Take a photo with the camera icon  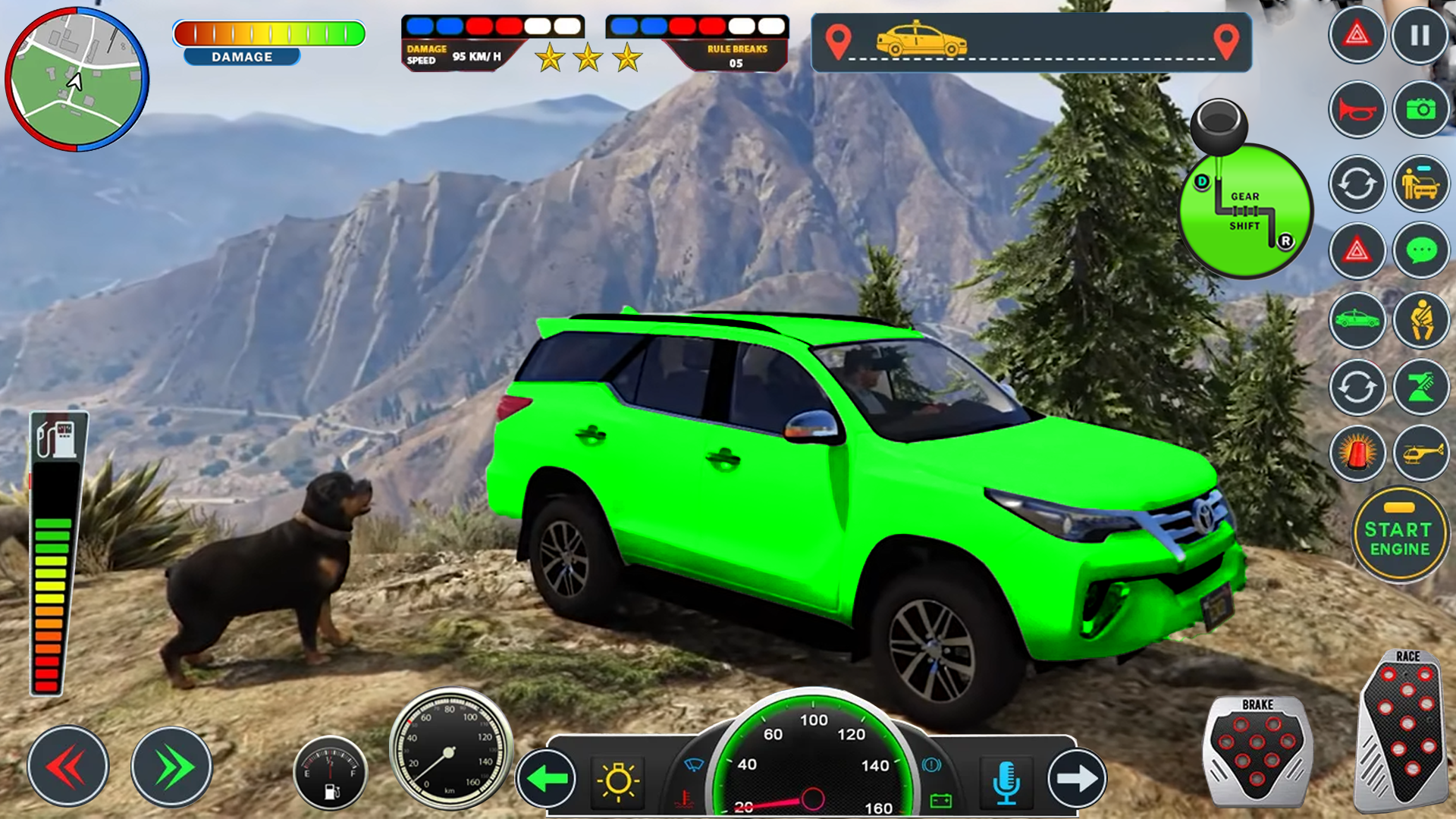tap(1422, 110)
